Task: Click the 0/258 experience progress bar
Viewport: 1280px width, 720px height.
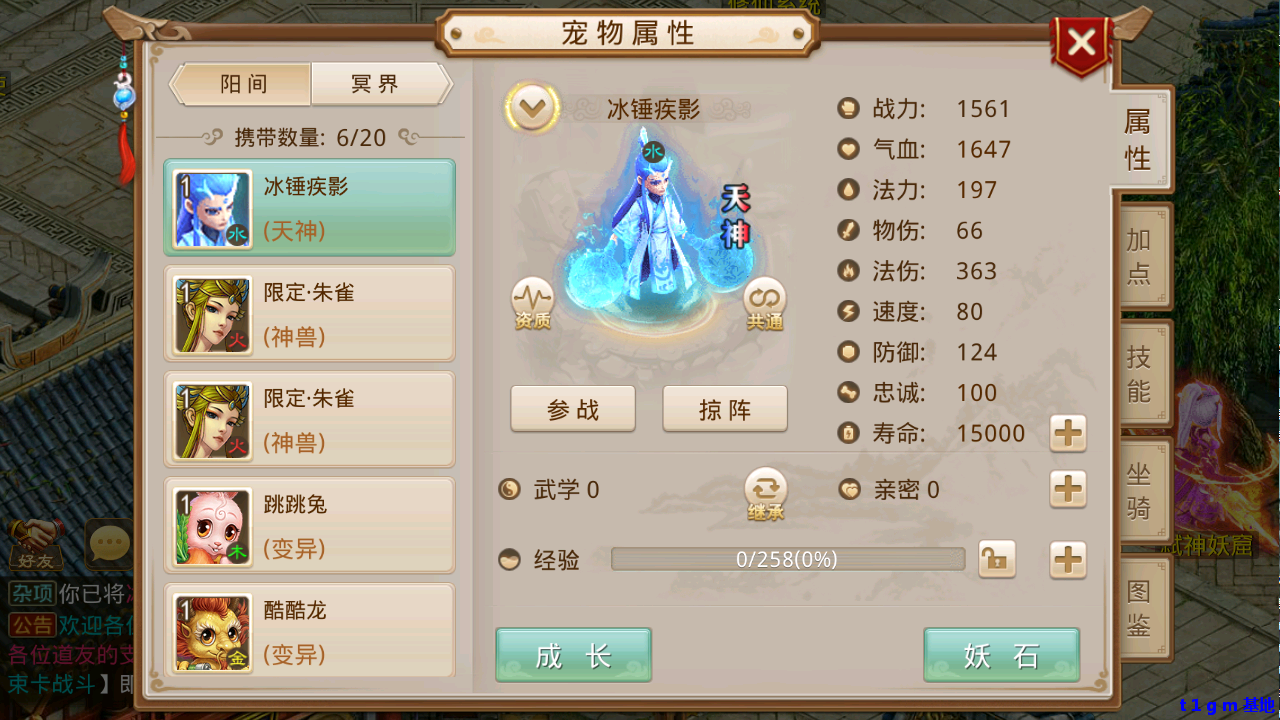Action: (787, 559)
